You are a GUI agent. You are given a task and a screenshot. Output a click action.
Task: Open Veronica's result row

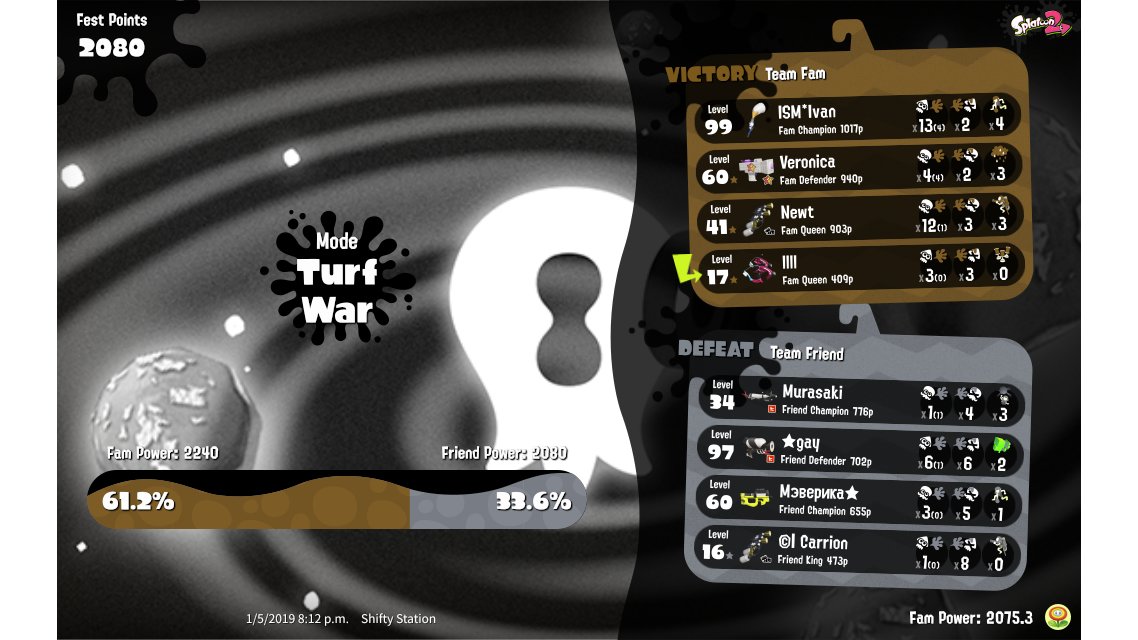coord(860,168)
